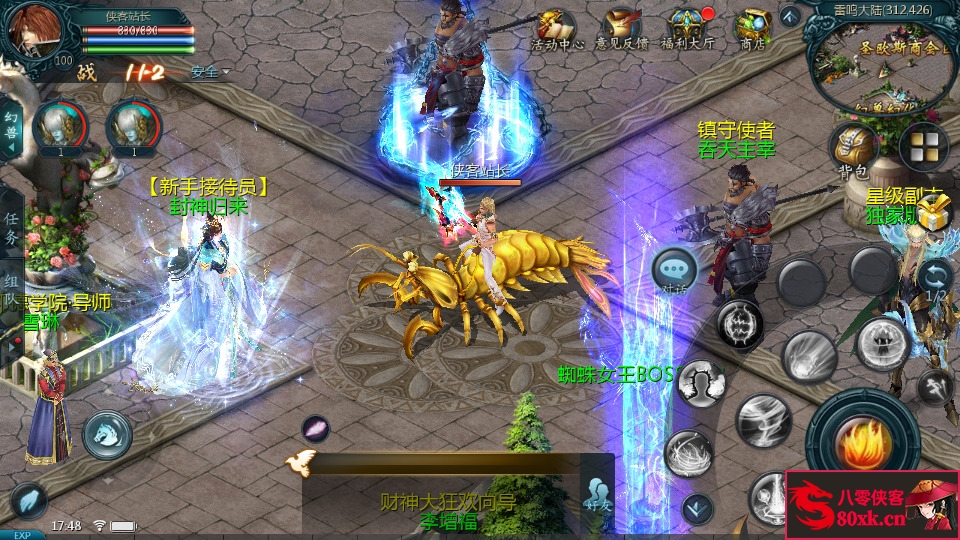The width and height of the screenshot is (960, 540).
Task: Use the tornado whirlwind skill
Action: pyautogui.click(x=763, y=418)
